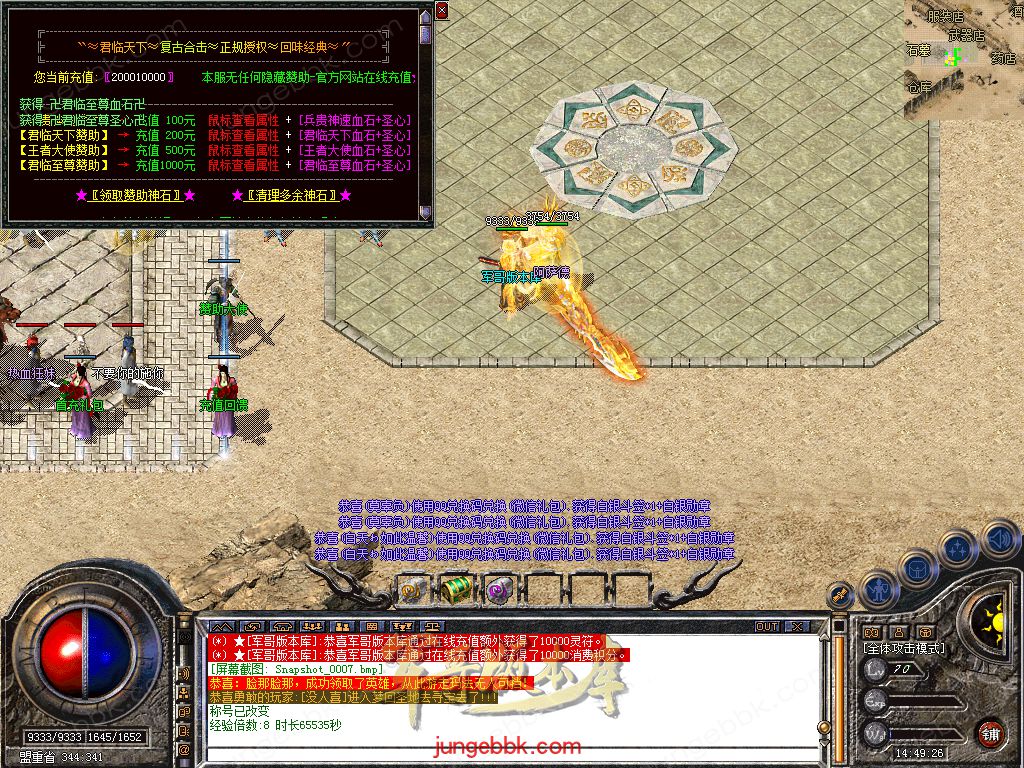Open the character figure round button

coord(878,589)
